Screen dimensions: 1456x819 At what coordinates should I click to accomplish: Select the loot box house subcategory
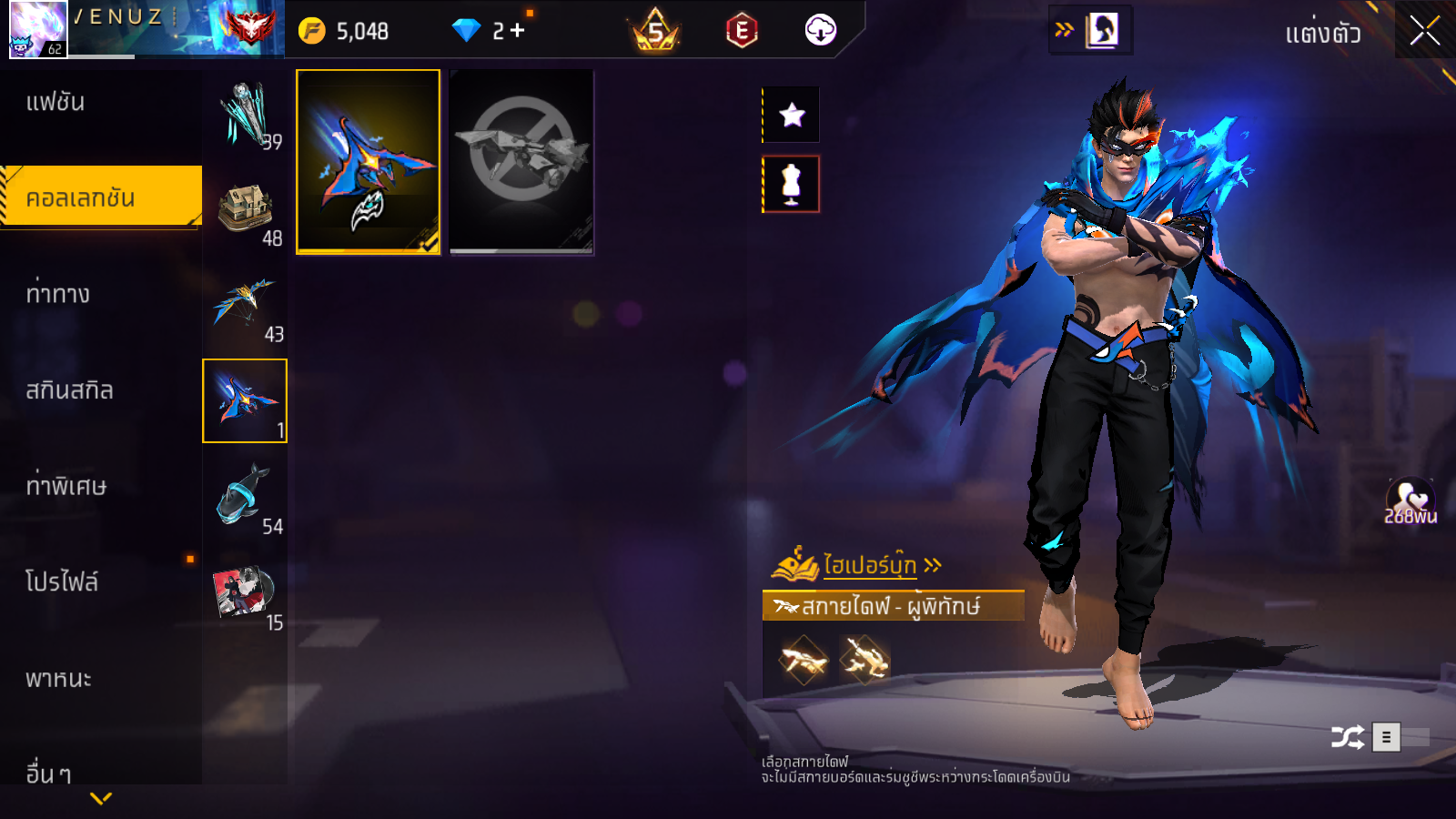pyautogui.click(x=245, y=209)
